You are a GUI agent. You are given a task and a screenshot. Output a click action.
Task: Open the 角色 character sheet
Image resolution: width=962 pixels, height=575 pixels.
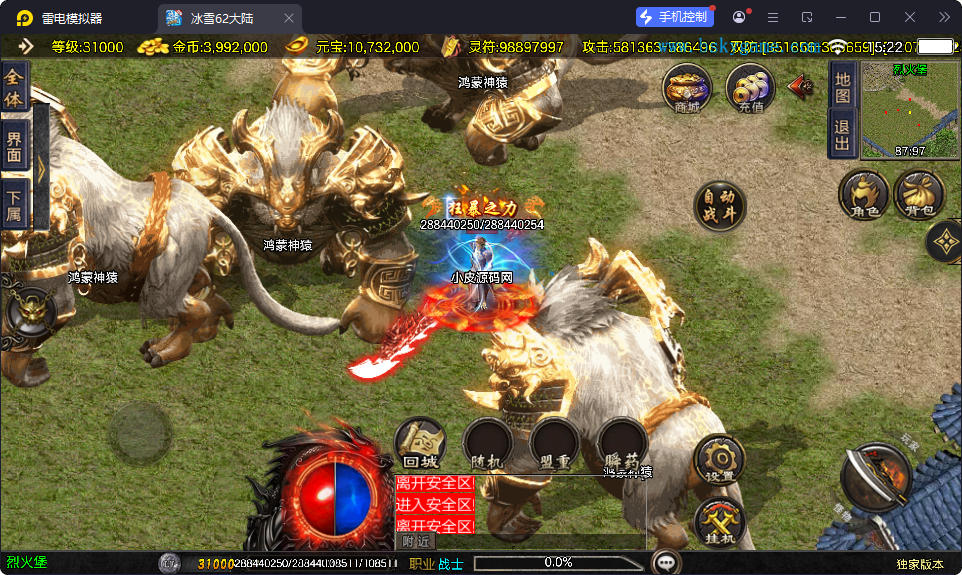click(x=863, y=194)
